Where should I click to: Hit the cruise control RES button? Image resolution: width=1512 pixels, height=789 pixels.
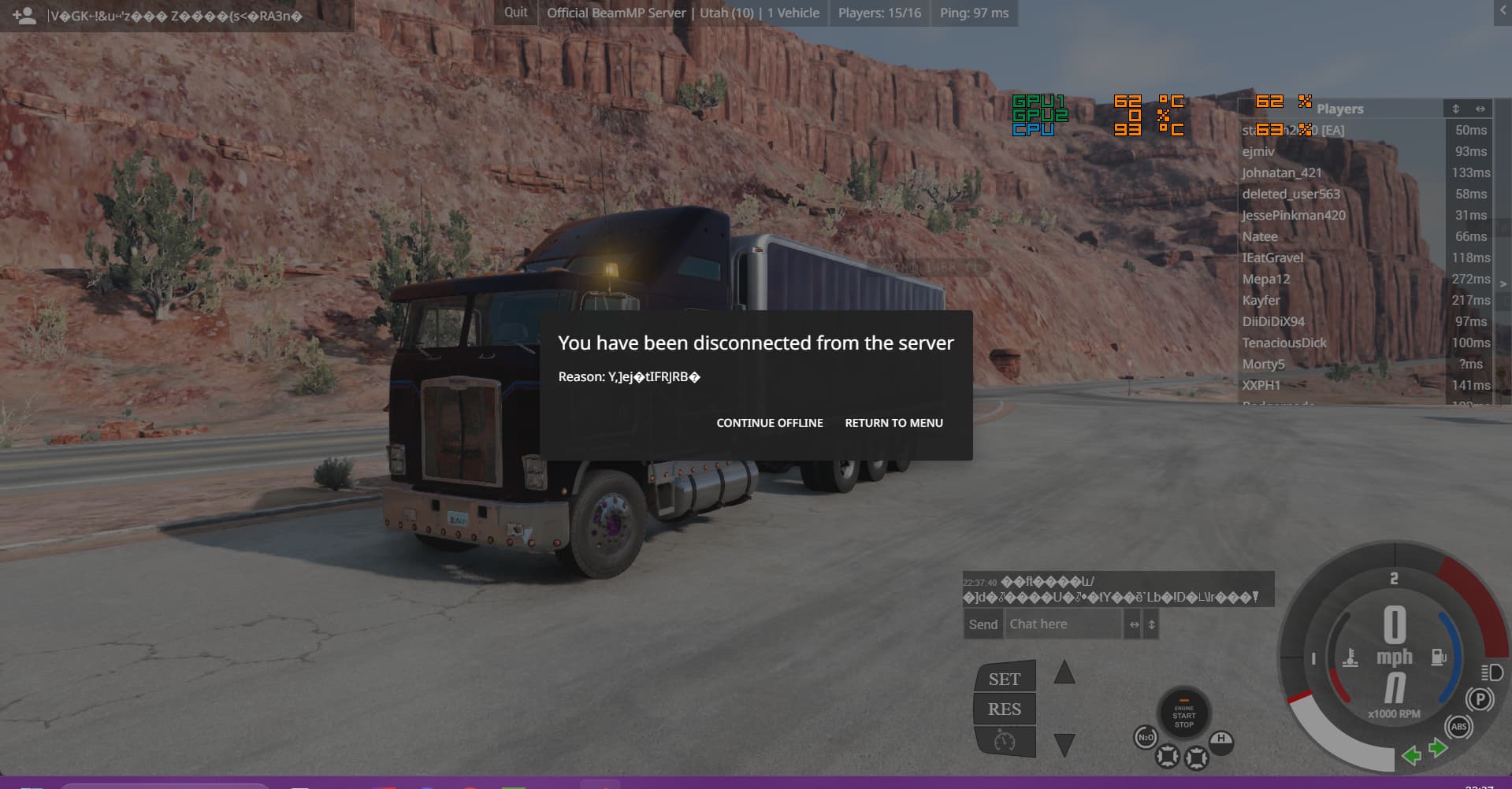[1005, 709]
